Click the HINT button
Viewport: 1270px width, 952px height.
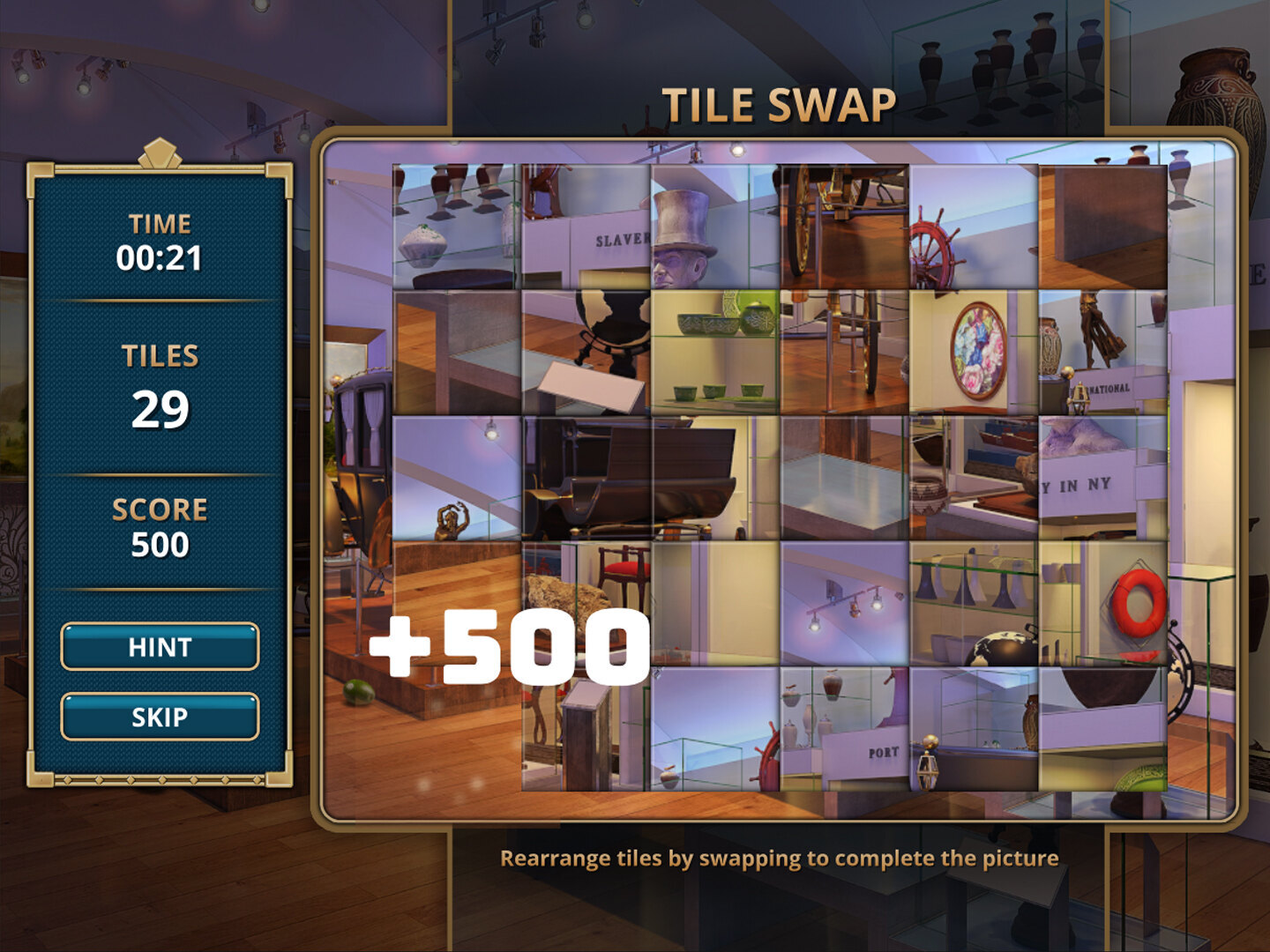[160, 647]
